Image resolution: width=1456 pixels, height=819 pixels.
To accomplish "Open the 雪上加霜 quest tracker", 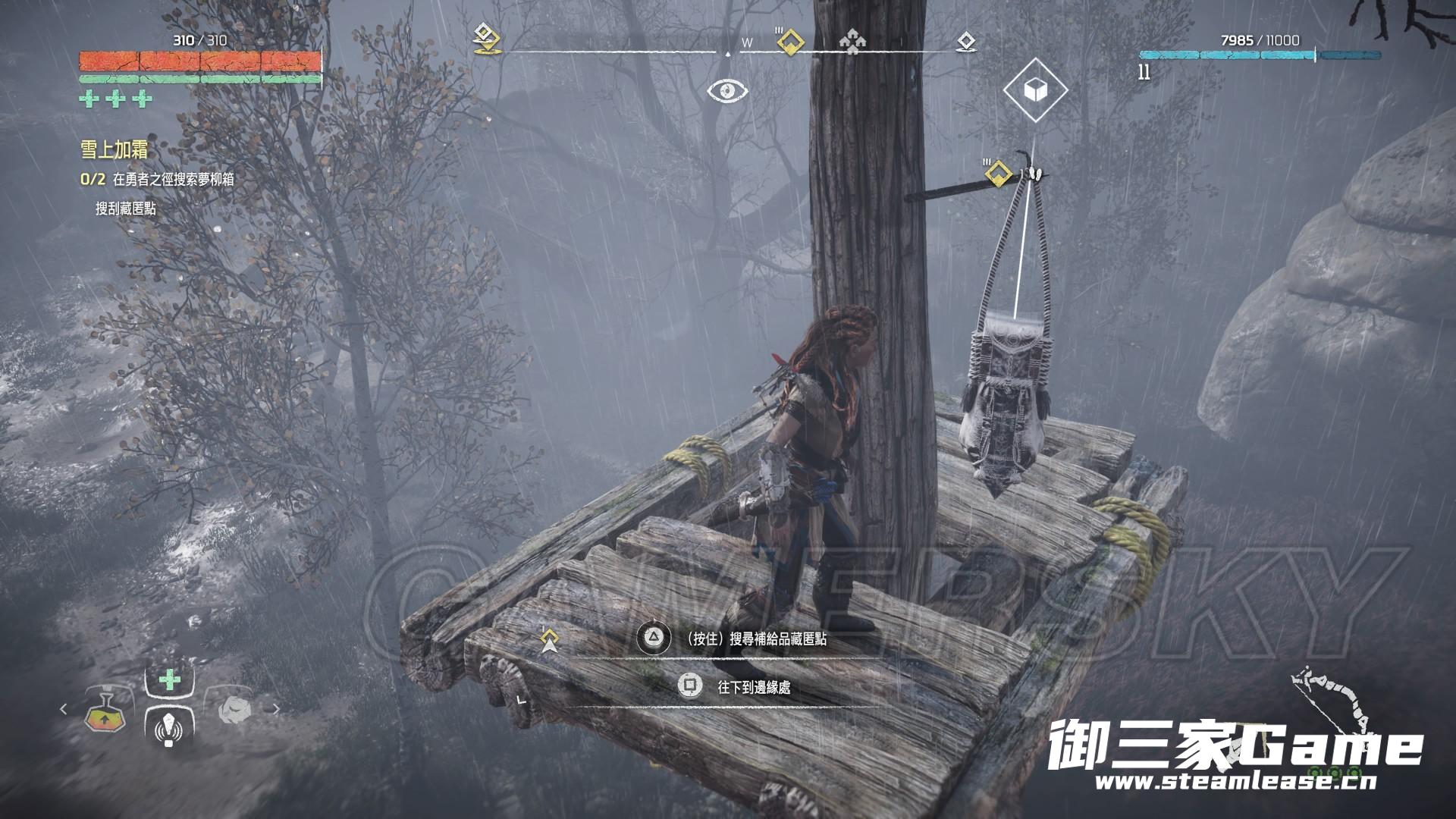I will [x=114, y=149].
